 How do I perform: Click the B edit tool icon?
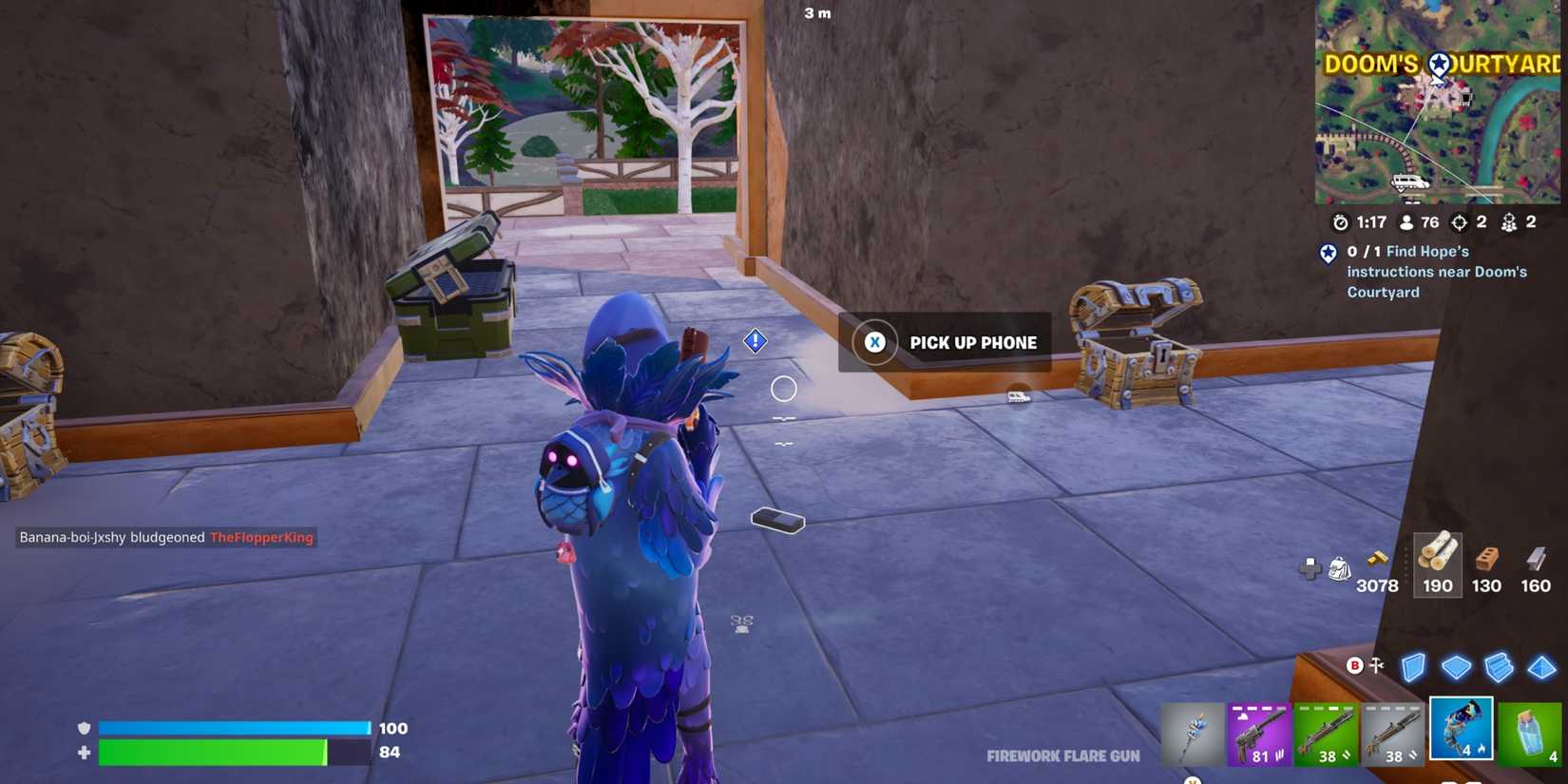pos(1353,666)
